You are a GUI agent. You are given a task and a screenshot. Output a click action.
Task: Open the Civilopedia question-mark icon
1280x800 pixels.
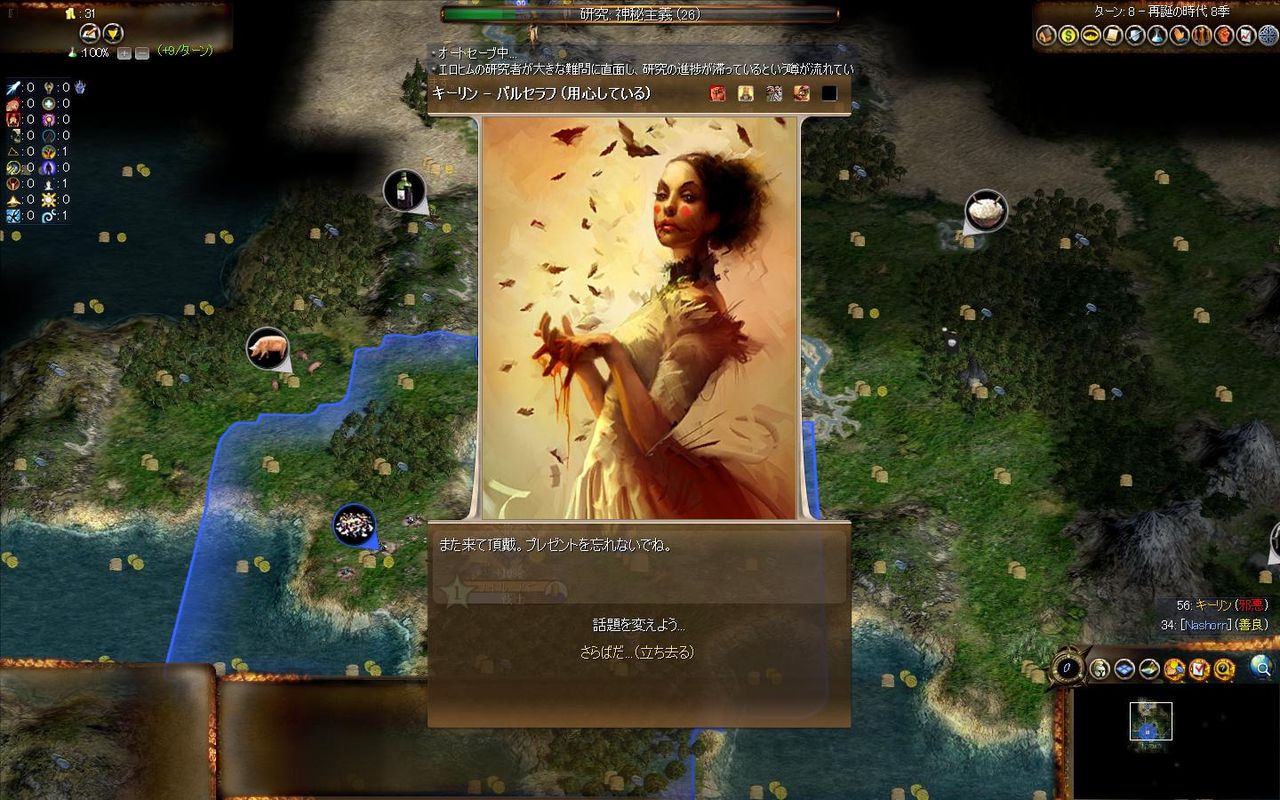click(x=1224, y=669)
